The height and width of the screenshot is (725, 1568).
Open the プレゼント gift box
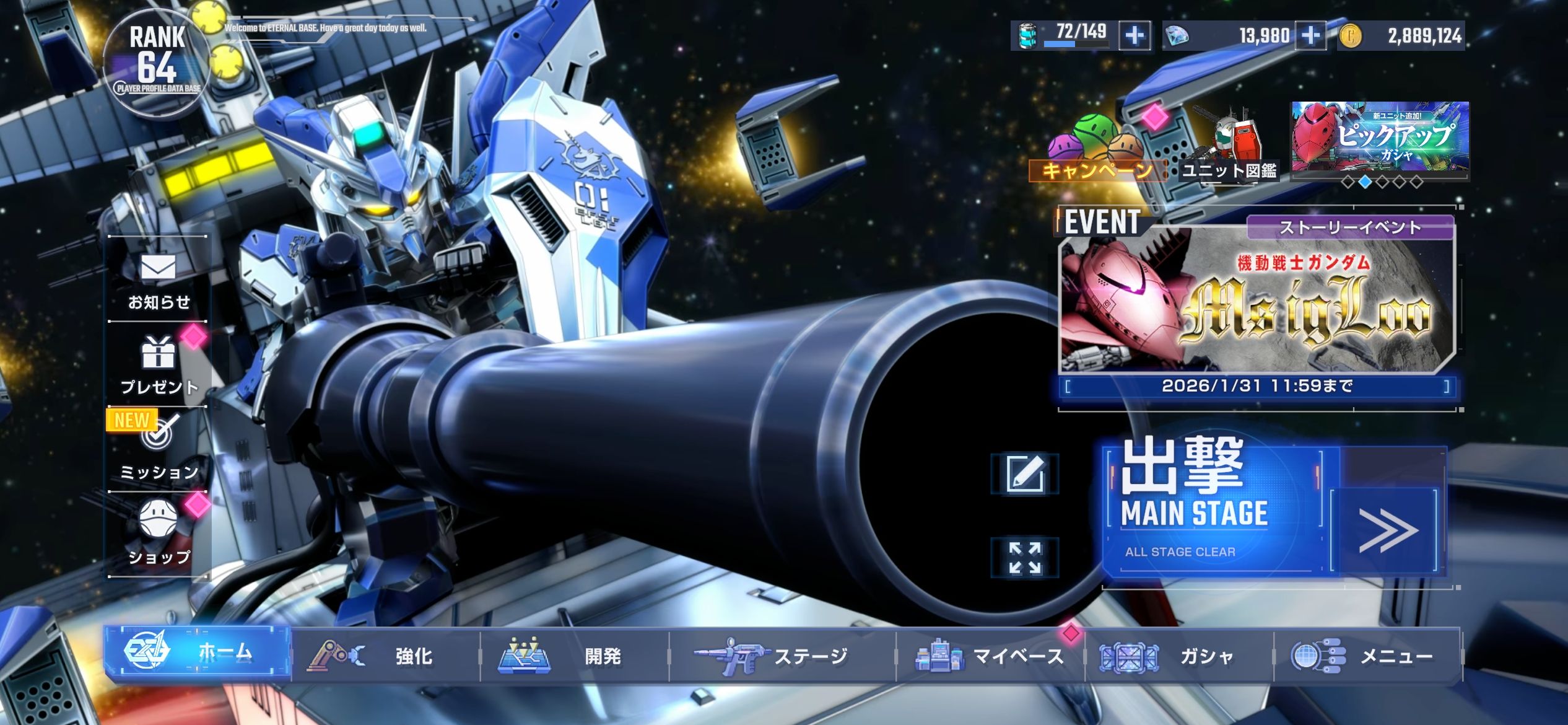click(159, 365)
